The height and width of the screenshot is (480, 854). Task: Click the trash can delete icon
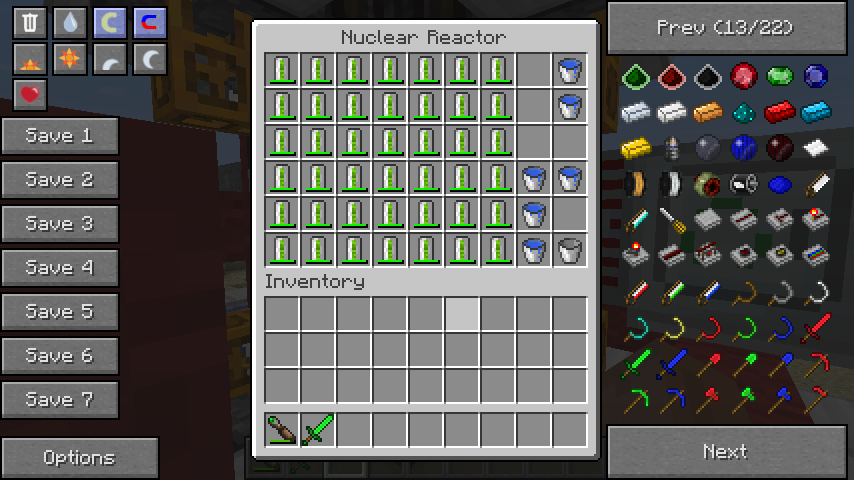tap(30, 23)
